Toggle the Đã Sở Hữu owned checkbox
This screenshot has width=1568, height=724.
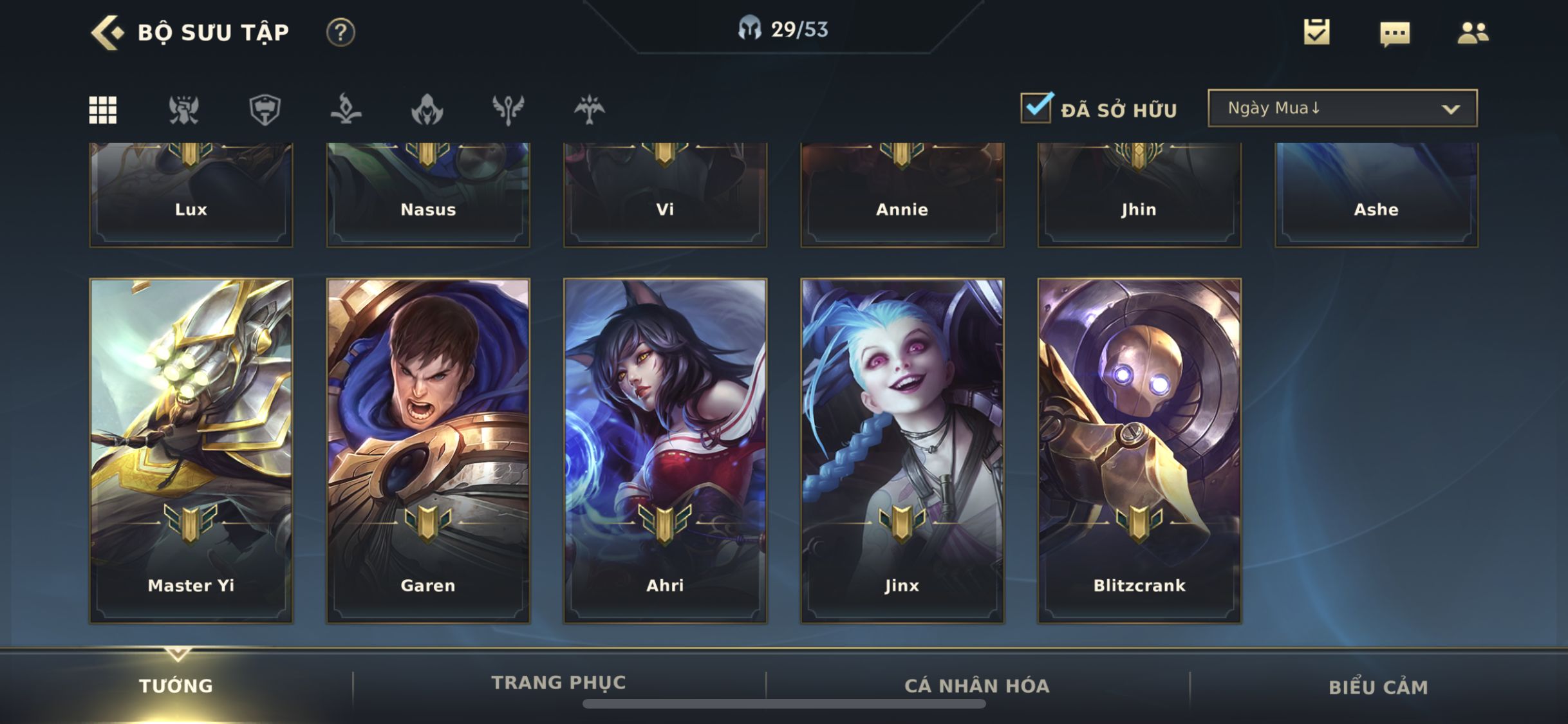point(1036,107)
